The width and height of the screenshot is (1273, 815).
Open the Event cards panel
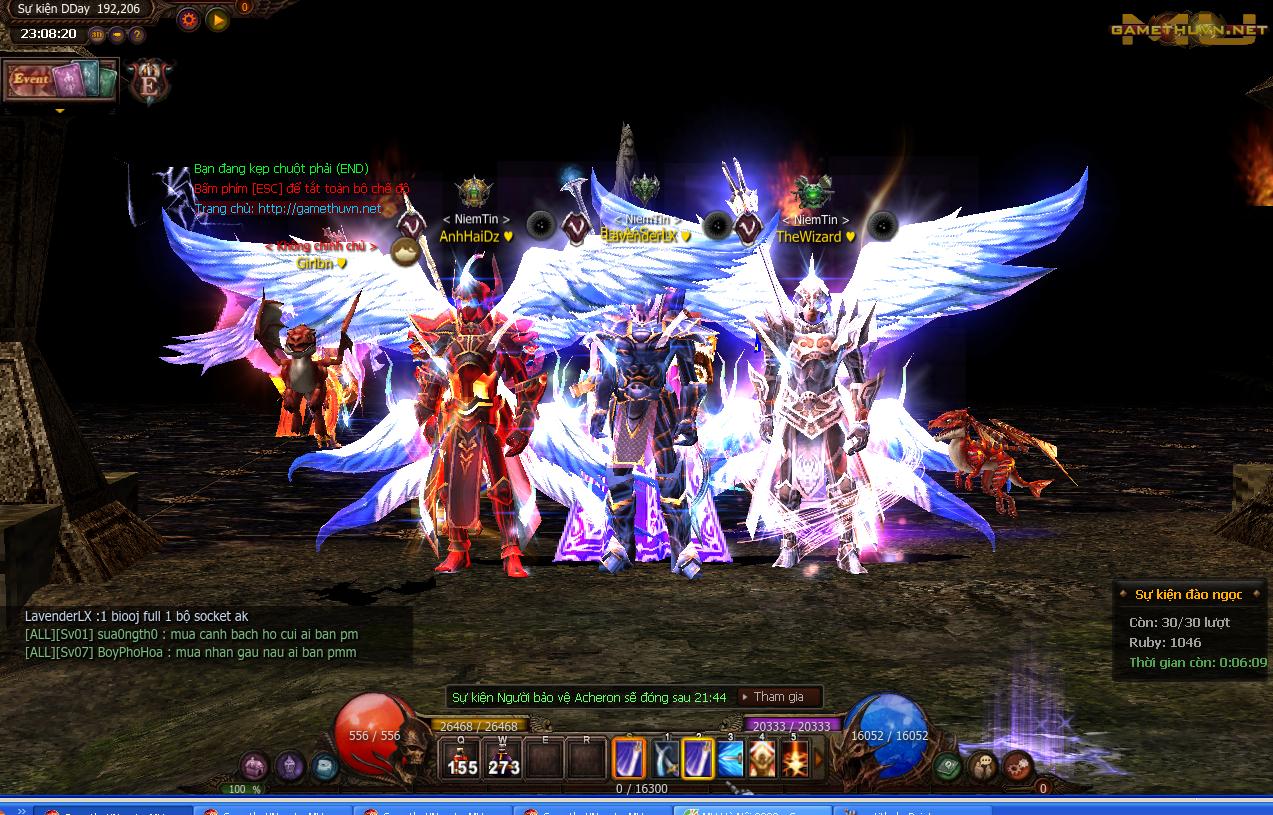(x=60, y=80)
